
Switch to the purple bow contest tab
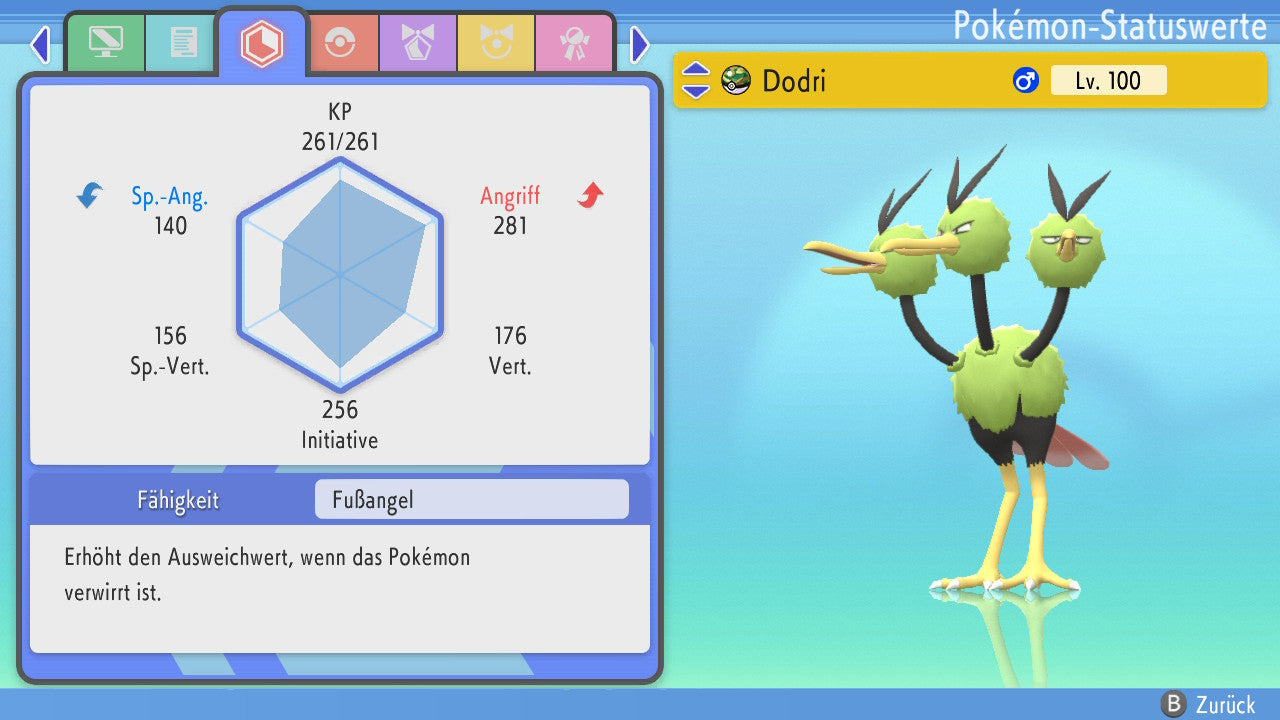[x=417, y=42]
